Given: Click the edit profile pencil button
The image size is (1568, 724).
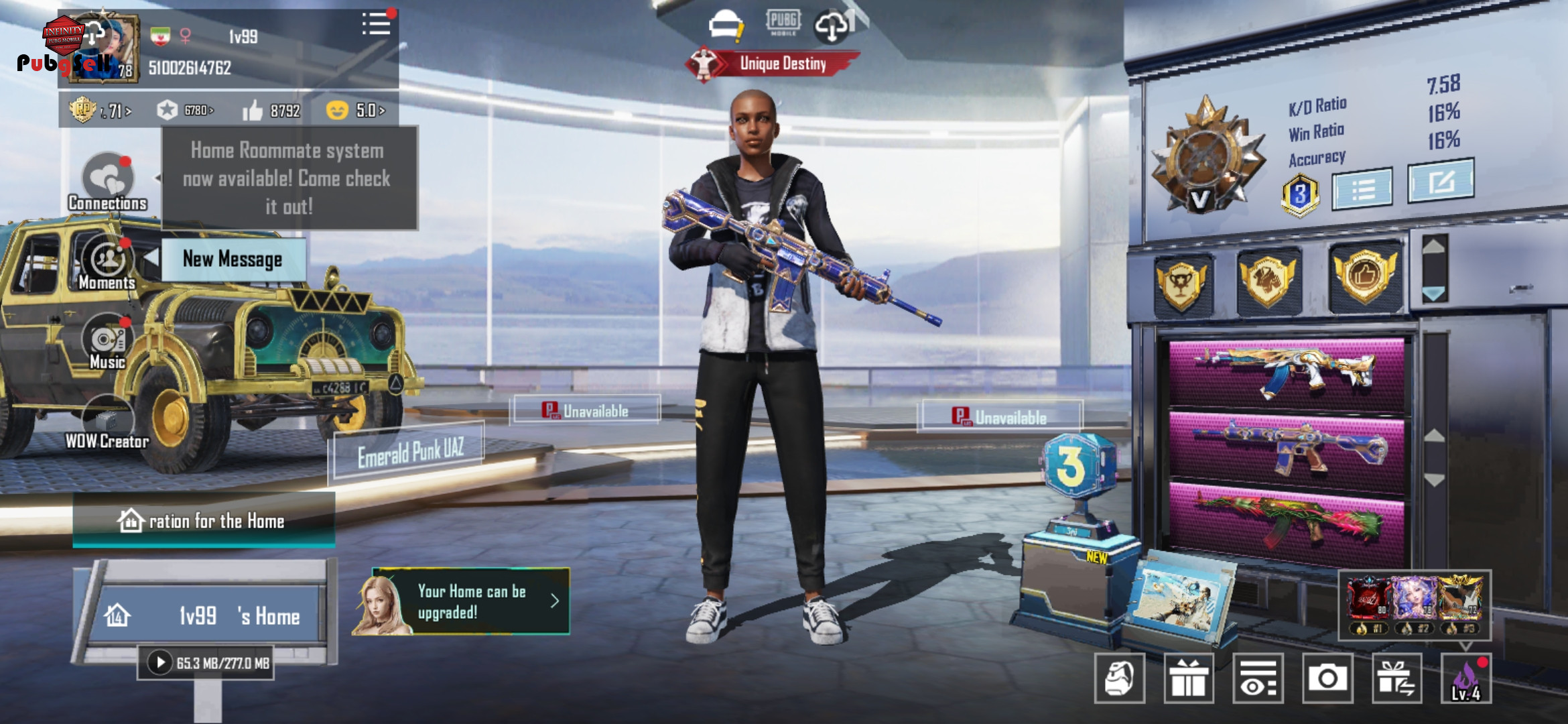Looking at the screenshot, I should click(1440, 181).
